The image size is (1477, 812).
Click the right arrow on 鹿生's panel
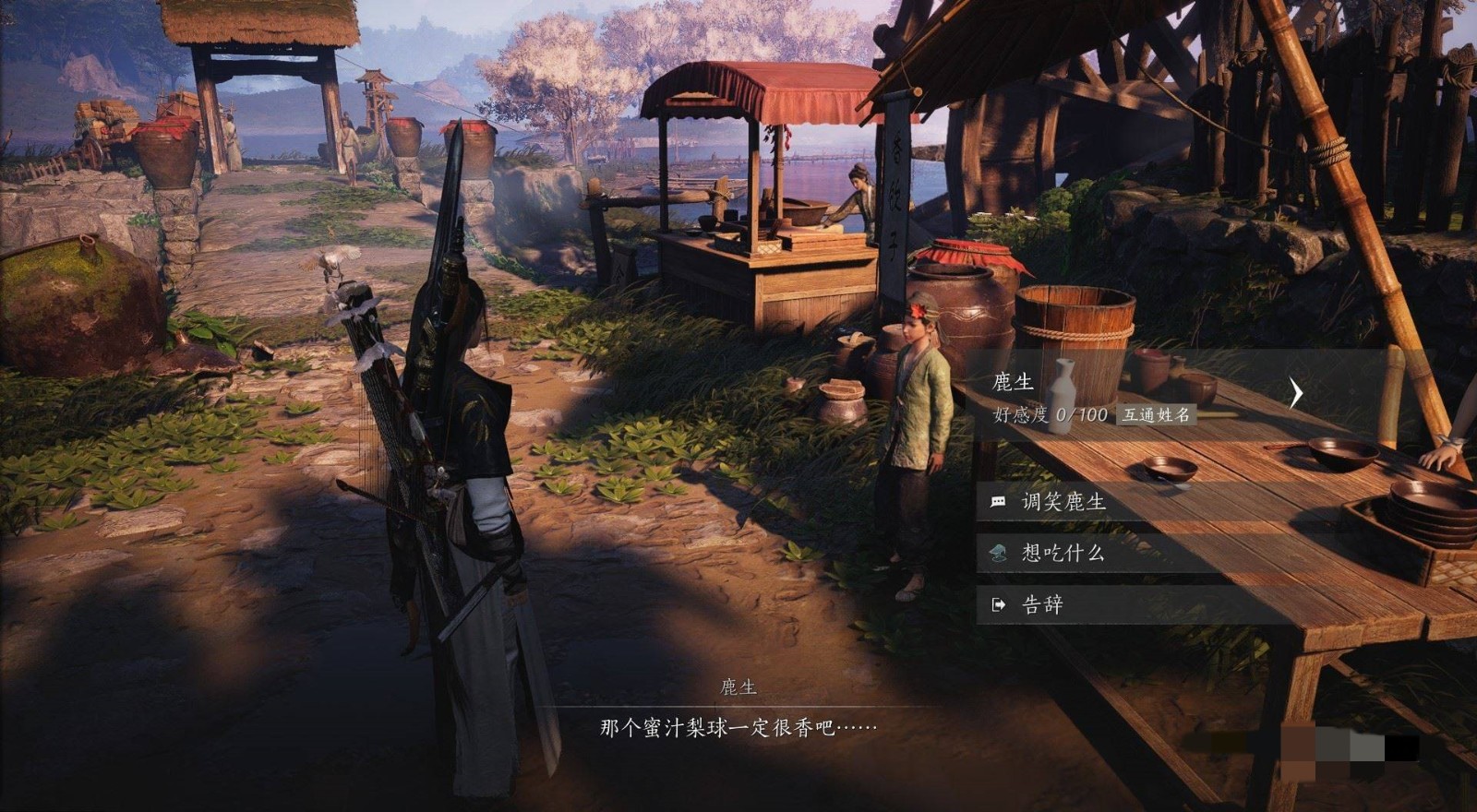tap(1295, 393)
